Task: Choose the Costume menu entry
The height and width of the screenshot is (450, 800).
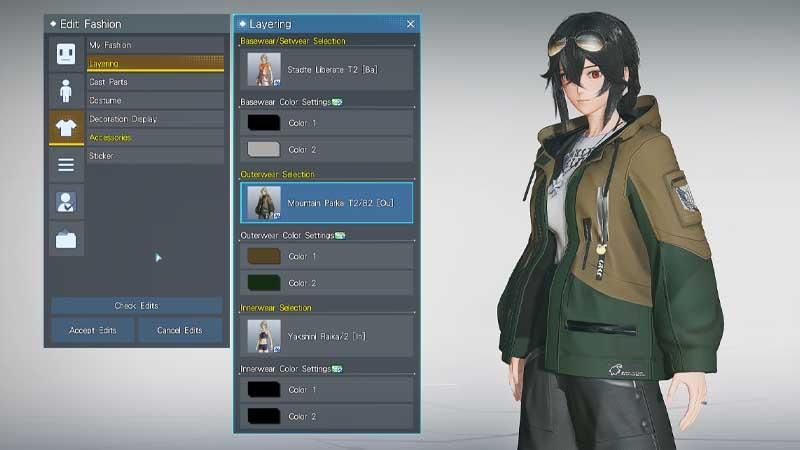Action: 154,101
